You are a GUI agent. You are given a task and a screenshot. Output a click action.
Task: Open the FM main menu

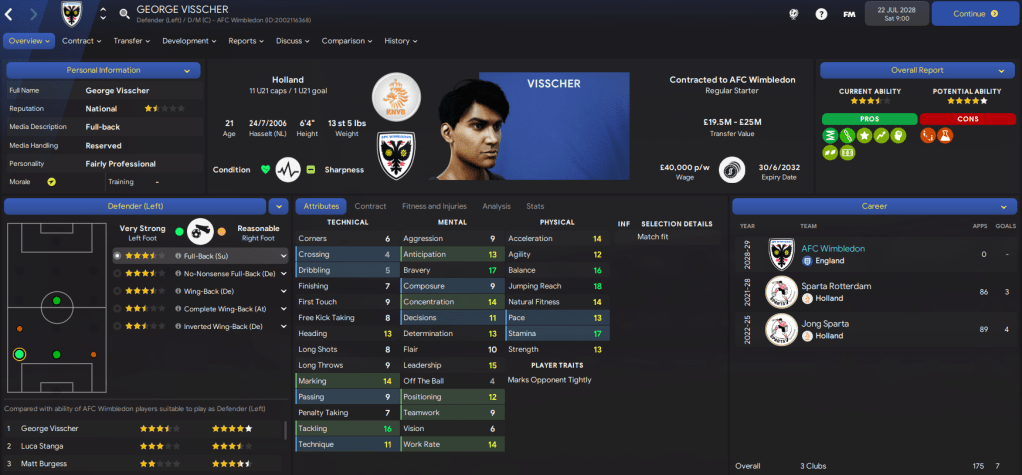click(849, 14)
